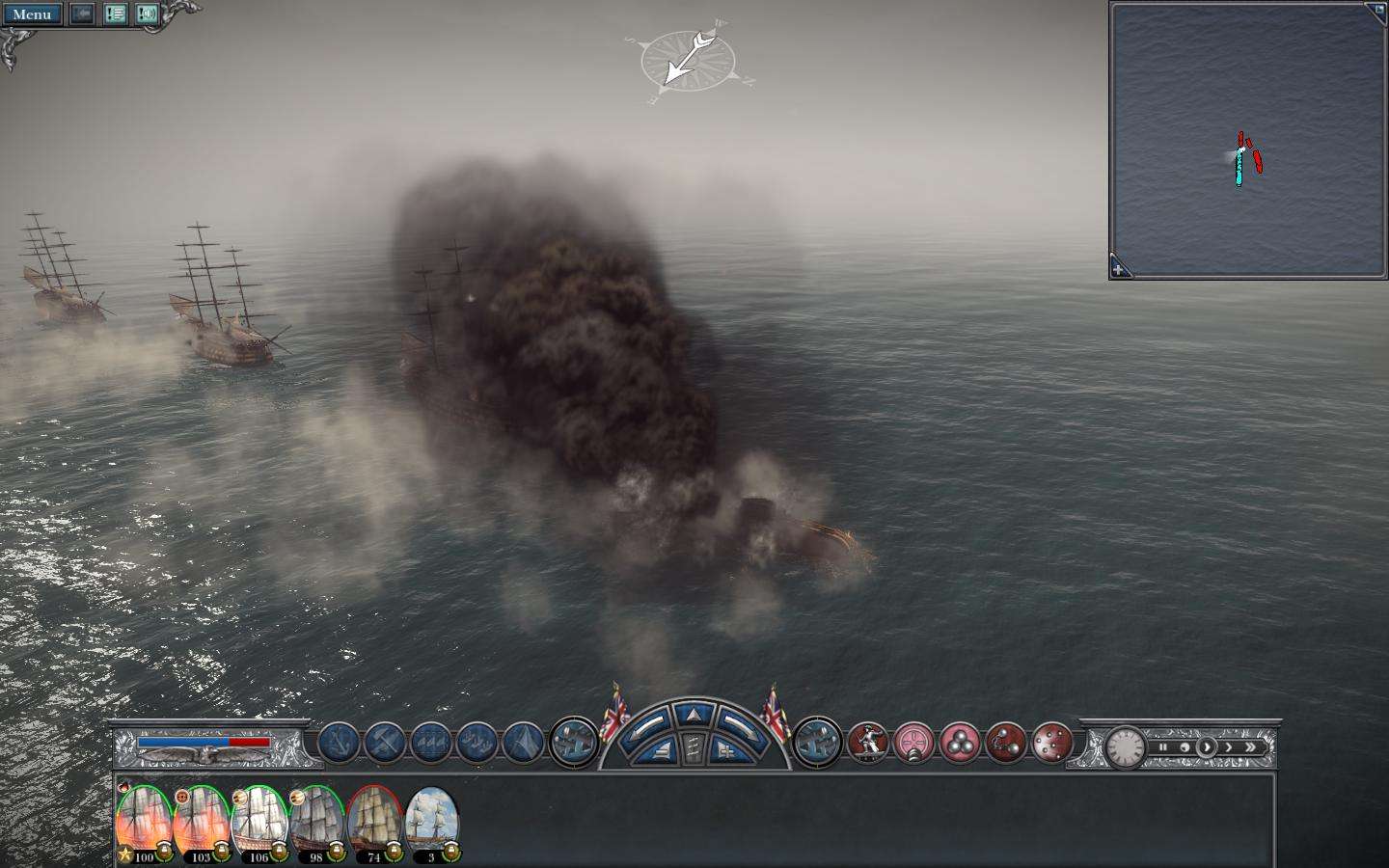The width and height of the screenshot is (1389, 868).
Task: Select the chain shot ammunition
Action: 1006,744
